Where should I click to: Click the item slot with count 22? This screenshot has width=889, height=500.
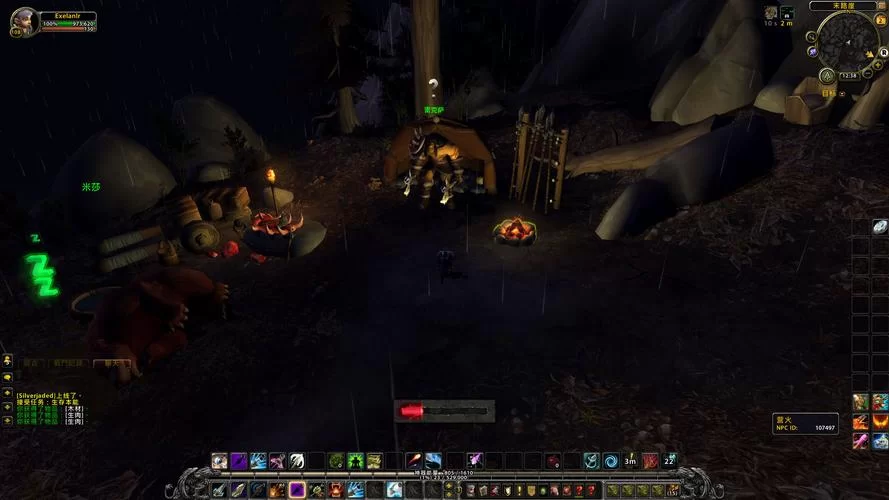pos(669,461)
